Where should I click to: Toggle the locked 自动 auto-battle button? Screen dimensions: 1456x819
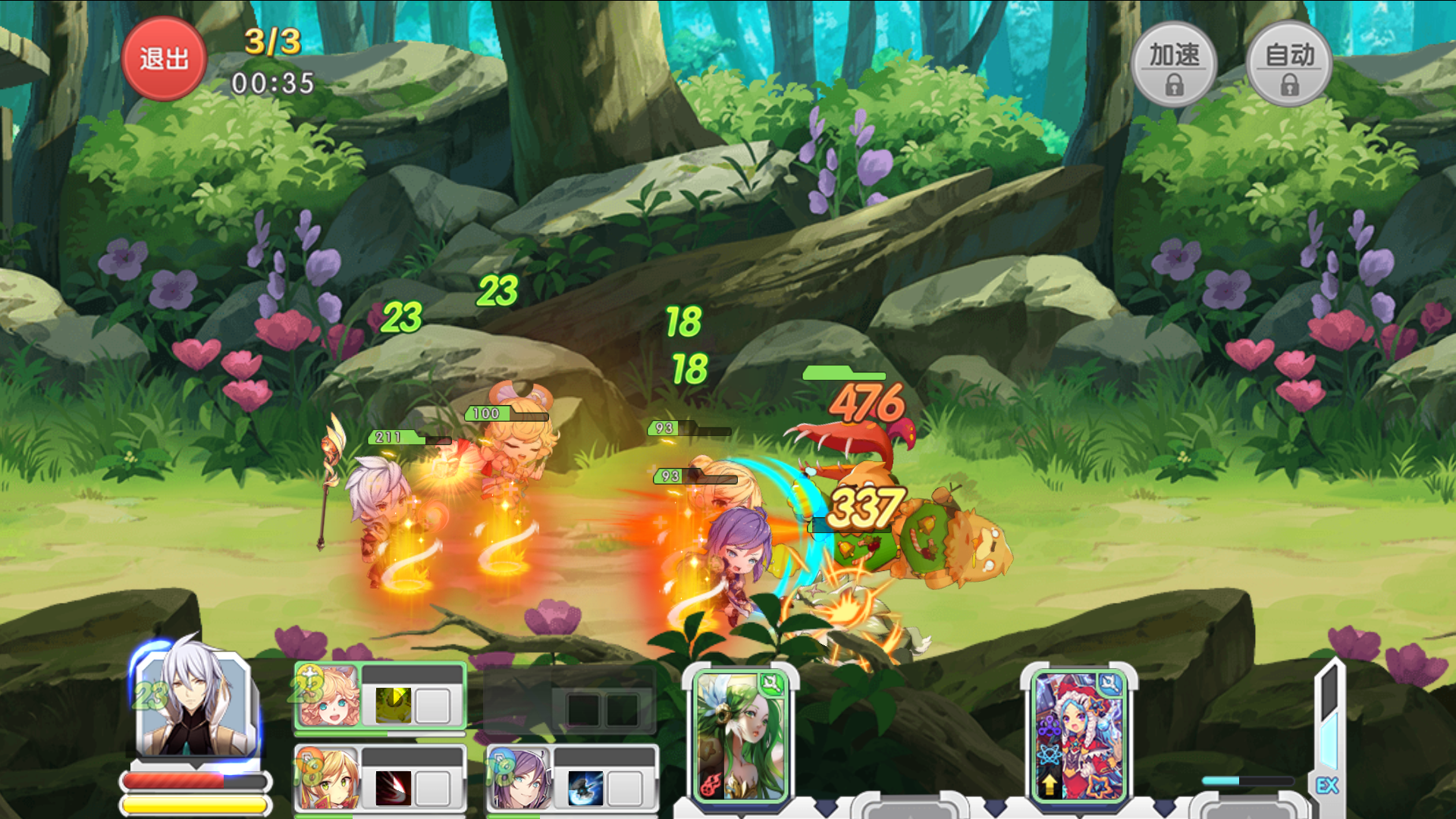coord(1289,64)
